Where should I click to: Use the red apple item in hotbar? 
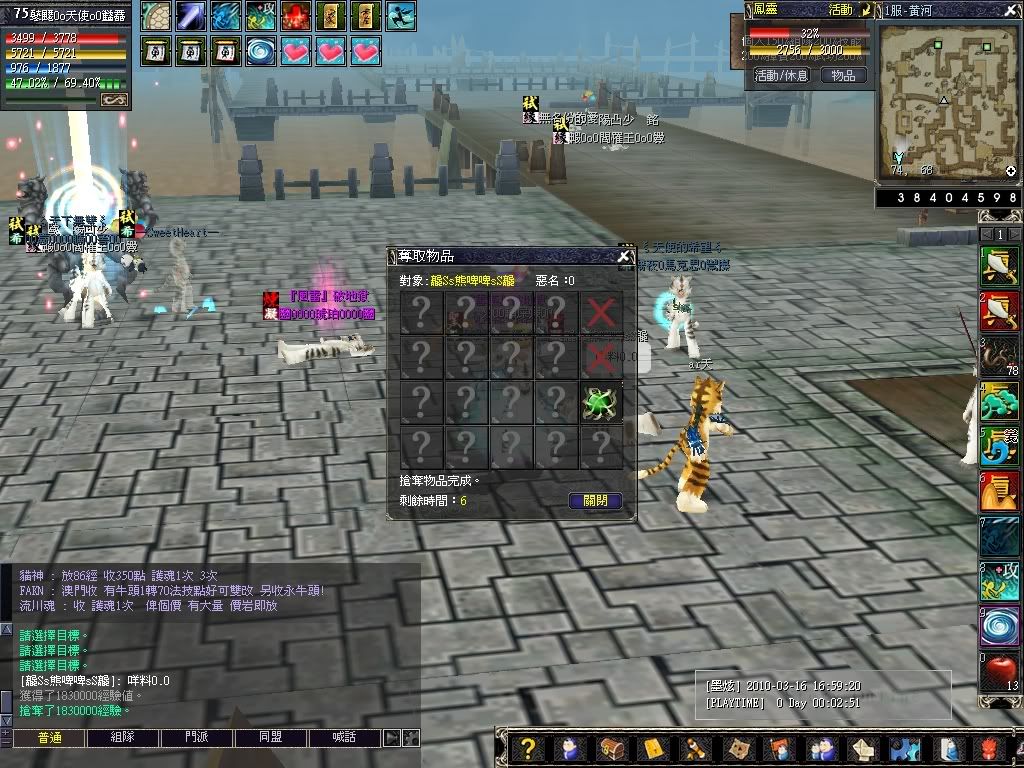[999, 667]
